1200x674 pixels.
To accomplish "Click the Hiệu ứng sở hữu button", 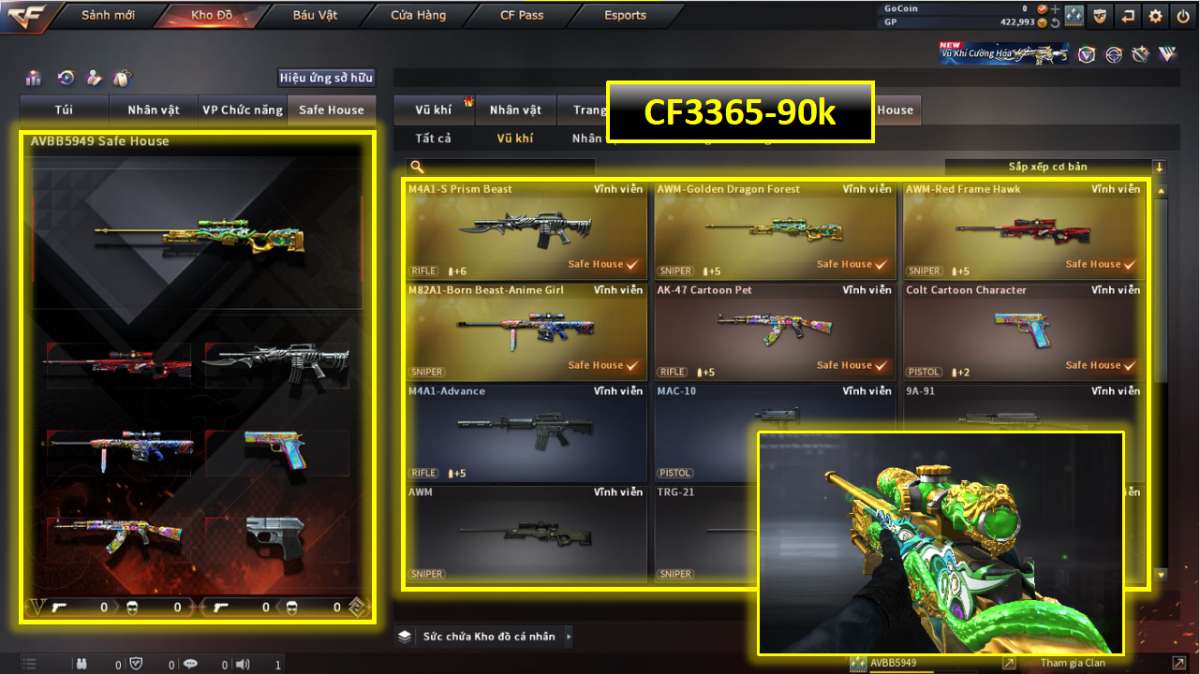I will click(326, 78).
